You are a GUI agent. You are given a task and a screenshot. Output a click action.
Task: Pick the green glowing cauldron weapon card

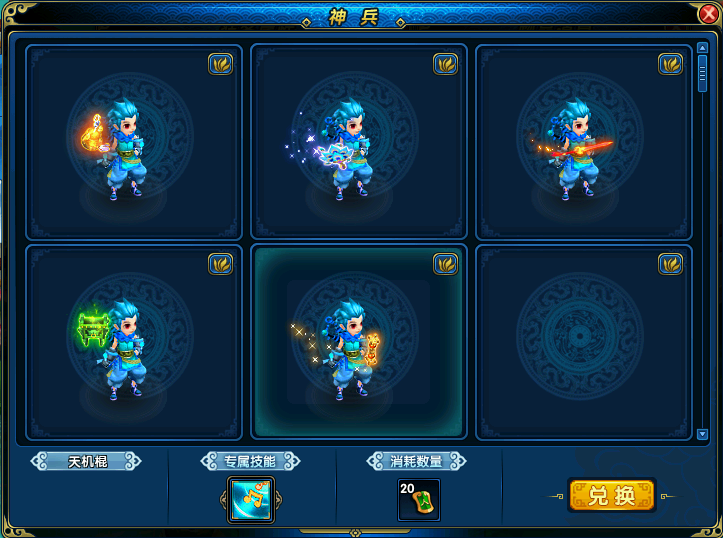click(x=134, y=342)
